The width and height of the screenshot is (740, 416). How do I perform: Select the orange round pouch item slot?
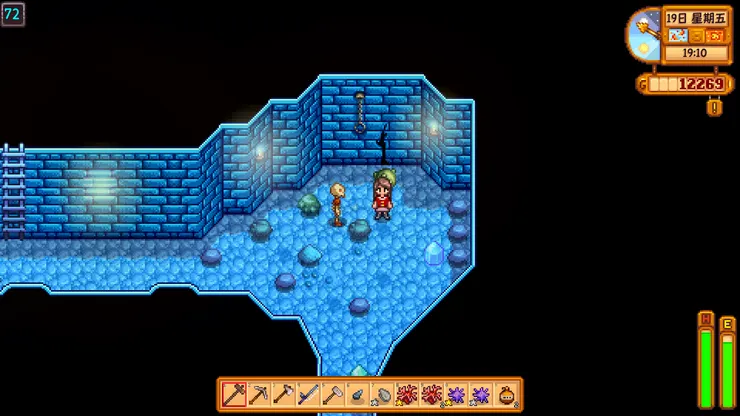click(508, 394)
